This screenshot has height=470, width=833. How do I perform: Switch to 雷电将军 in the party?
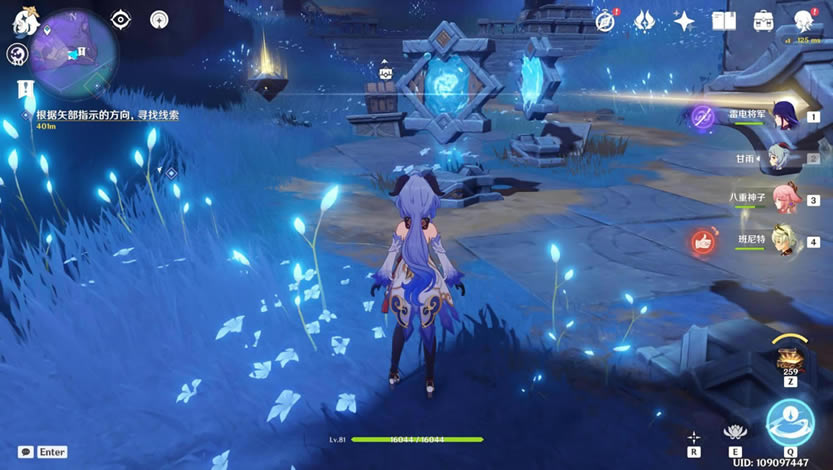tap(783, 115)
